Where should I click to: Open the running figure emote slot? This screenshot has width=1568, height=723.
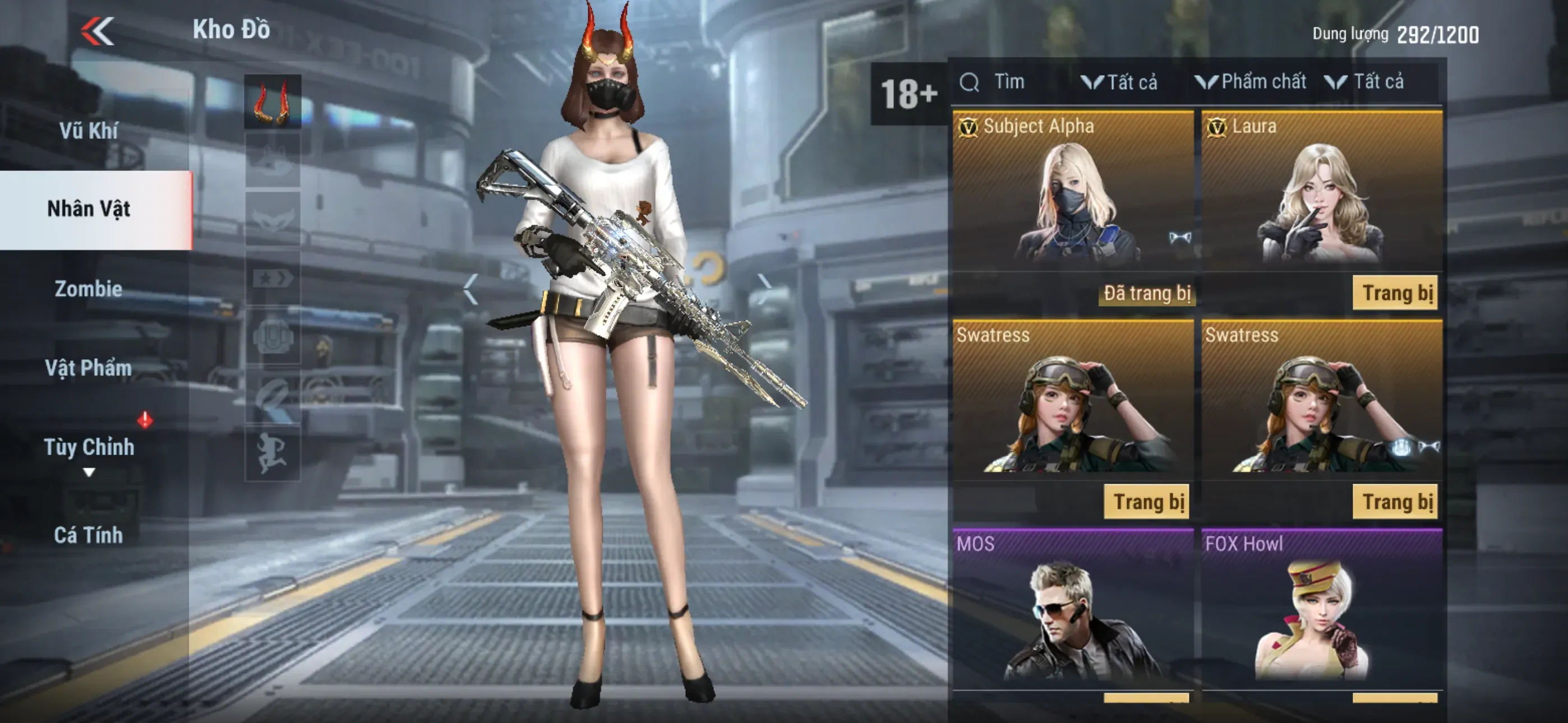[x=273, y=453]
